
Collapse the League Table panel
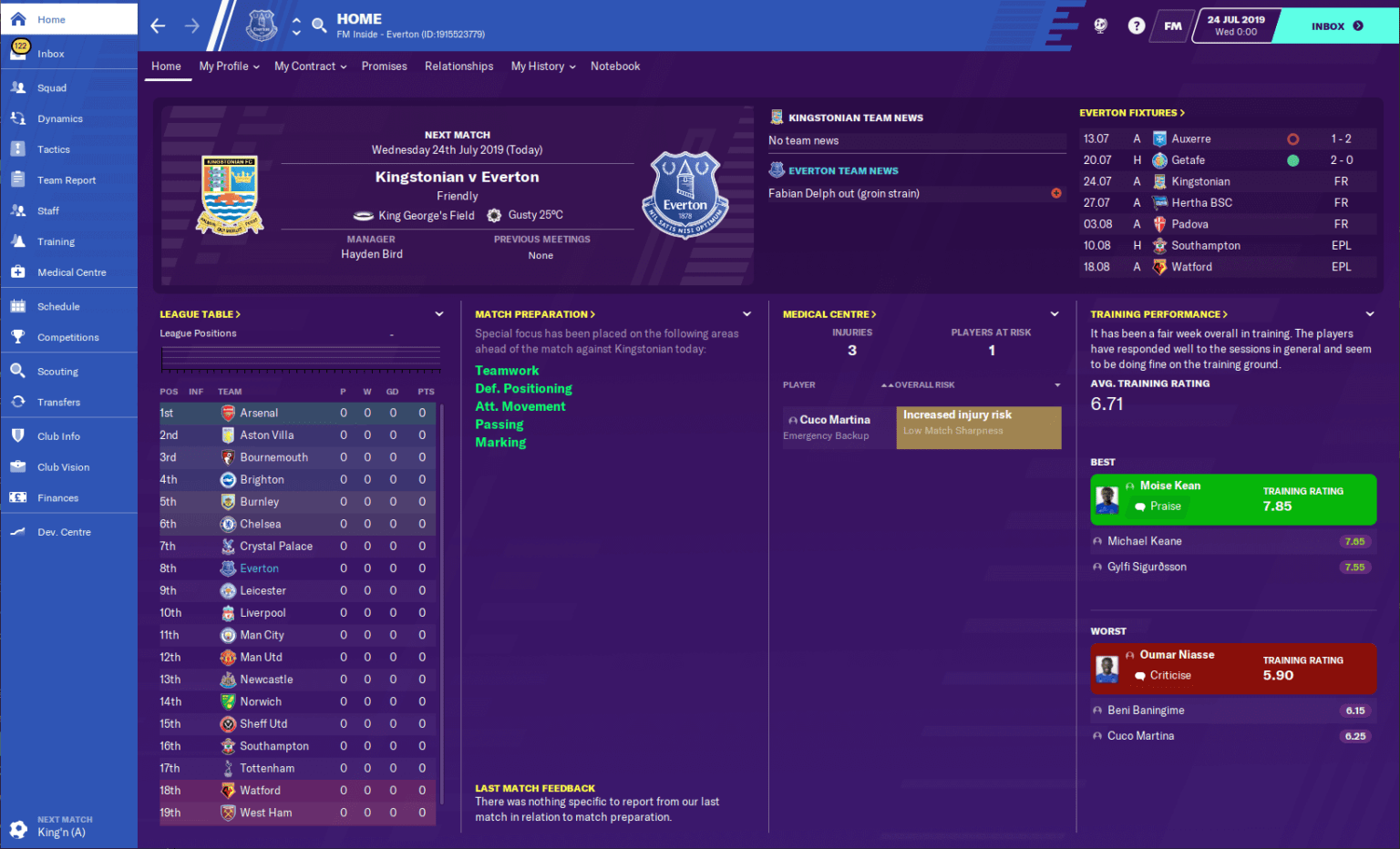click(x=439, y=313)
